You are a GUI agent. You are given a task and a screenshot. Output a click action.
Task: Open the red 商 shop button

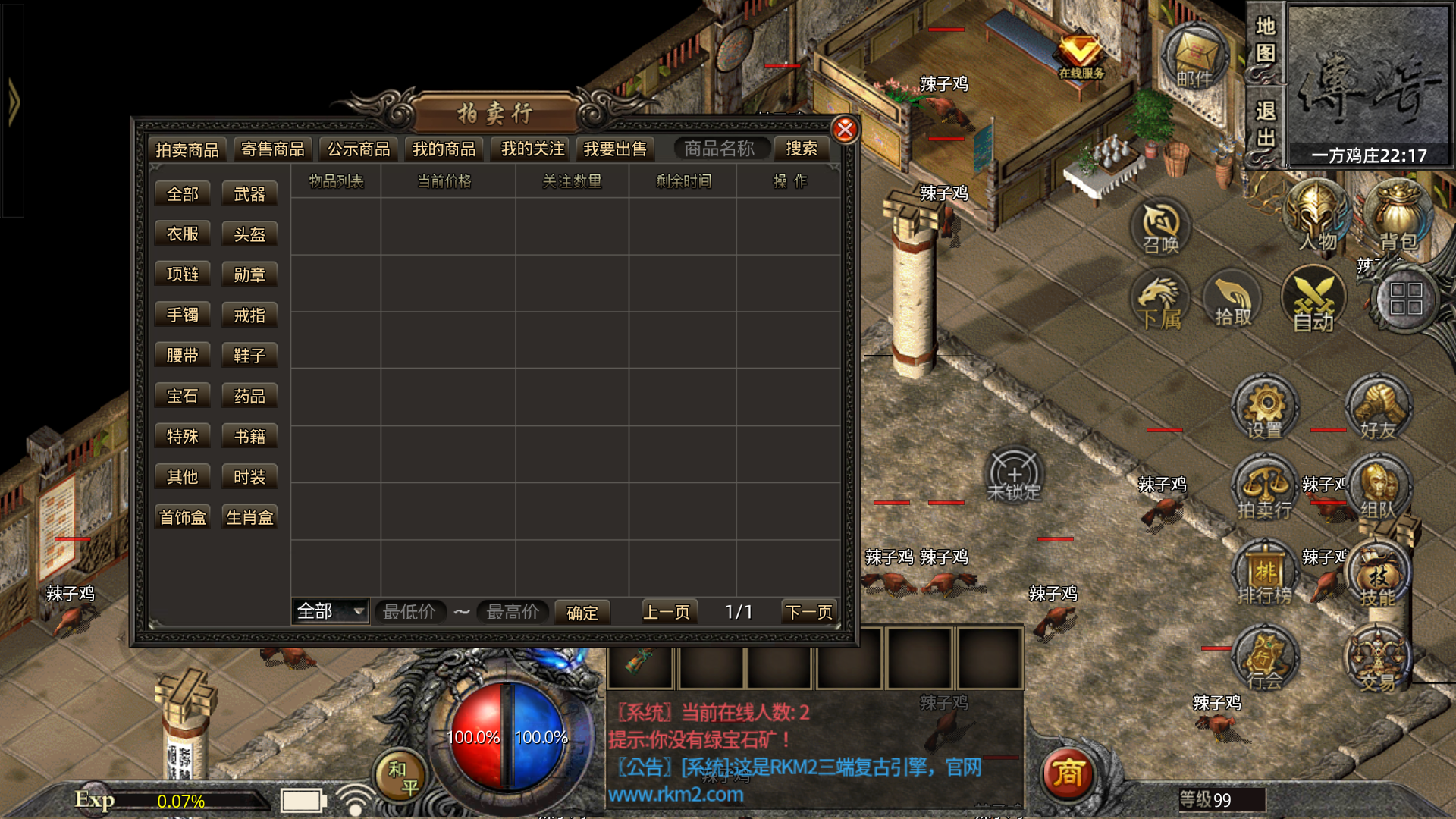pyautogui.click(x=1068, y=773)
